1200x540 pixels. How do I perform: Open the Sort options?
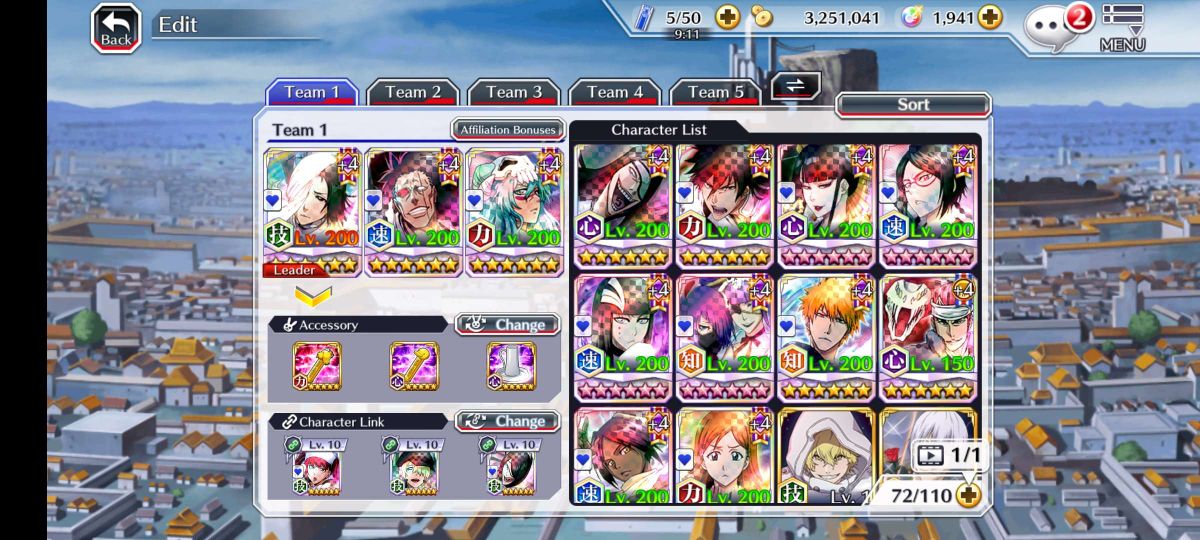[x=912, y=104]
